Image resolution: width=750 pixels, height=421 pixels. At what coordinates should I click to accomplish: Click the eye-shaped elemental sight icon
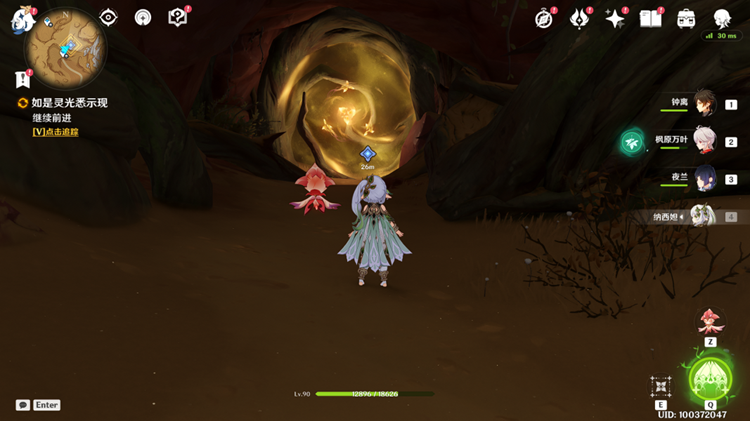point(108,17)
